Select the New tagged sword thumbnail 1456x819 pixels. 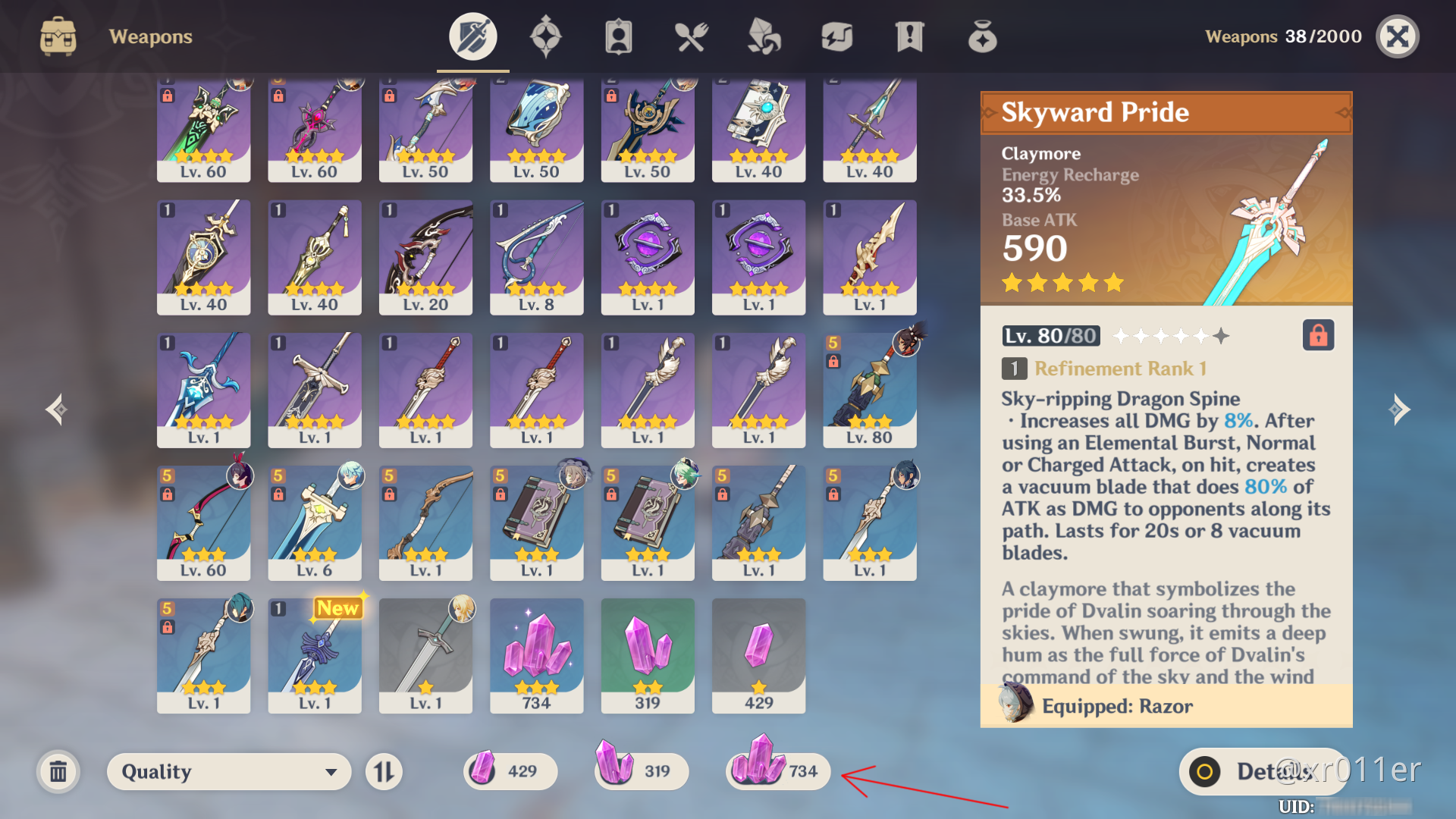[x=314, y=656]
